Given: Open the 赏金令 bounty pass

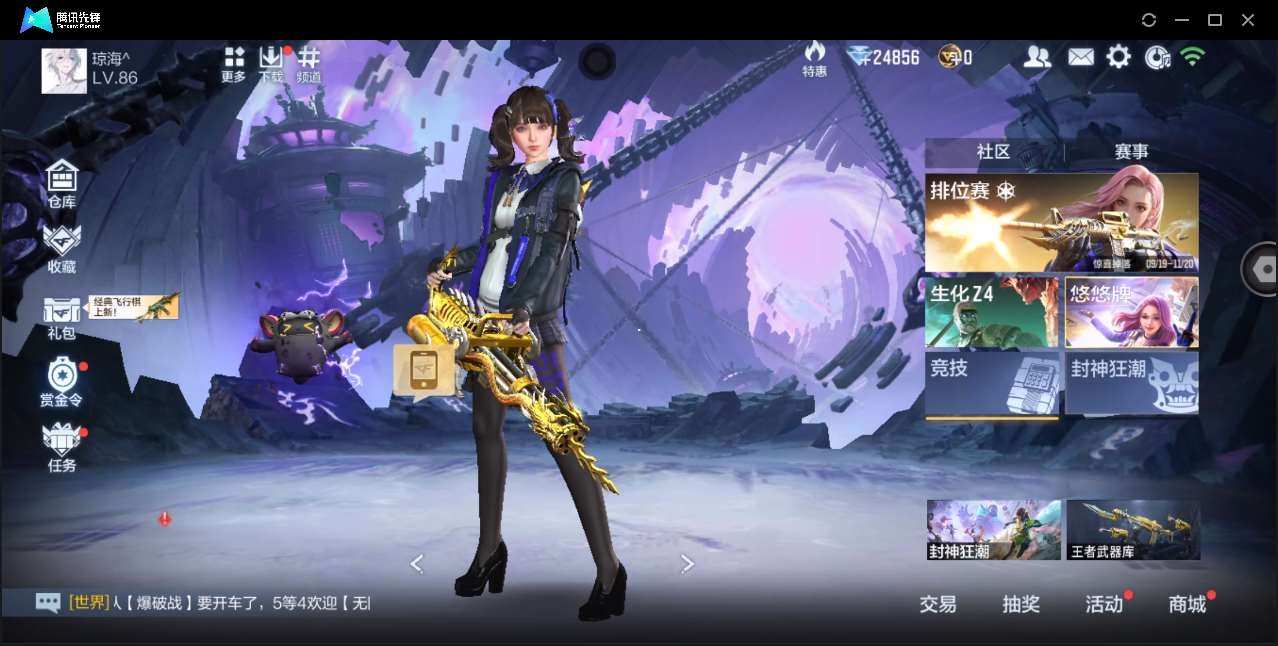Looking at the screenshot, I should (62, 380).
